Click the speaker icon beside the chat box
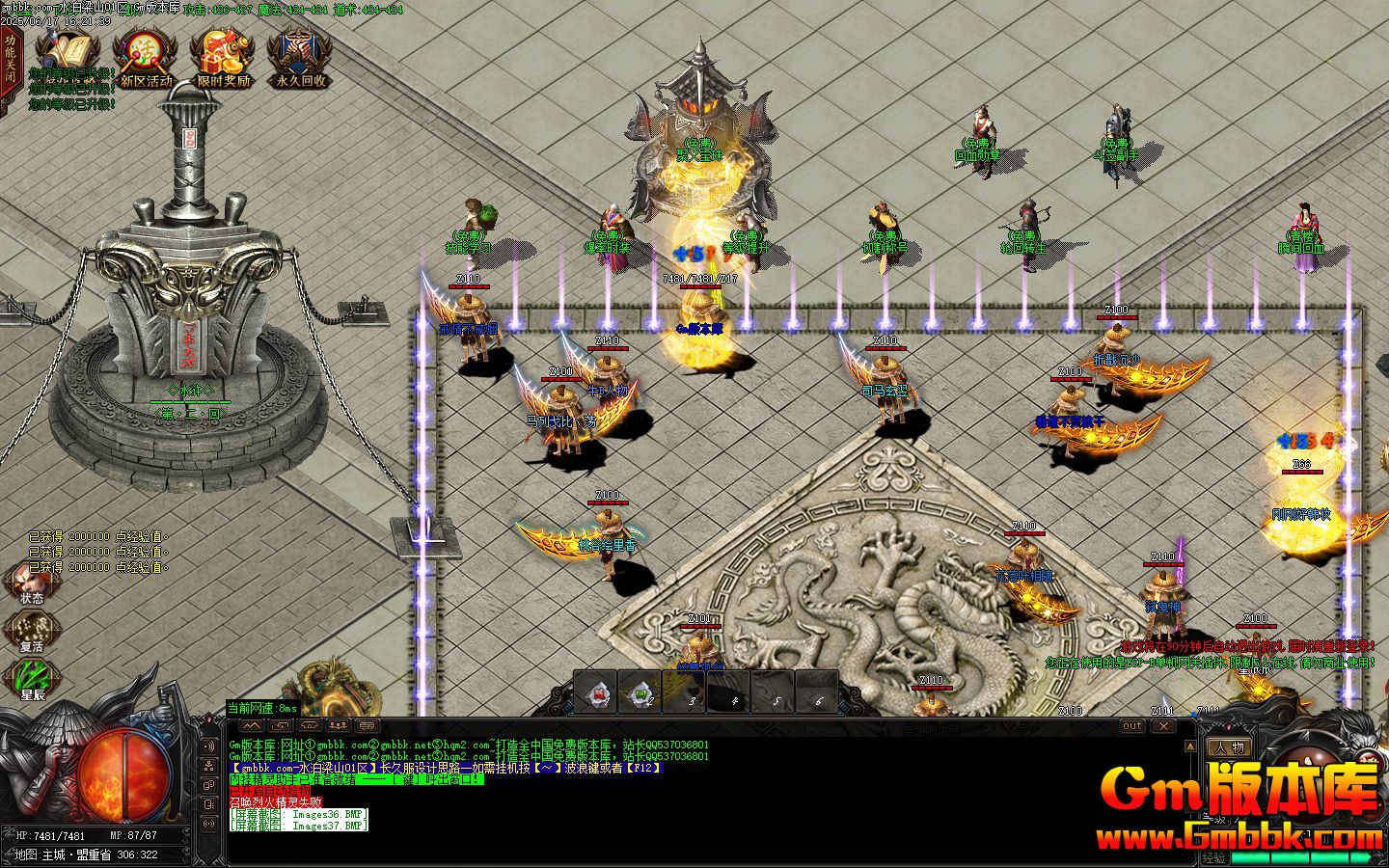This screenshot has width=1389, height=868. click(x=207, y=746)
